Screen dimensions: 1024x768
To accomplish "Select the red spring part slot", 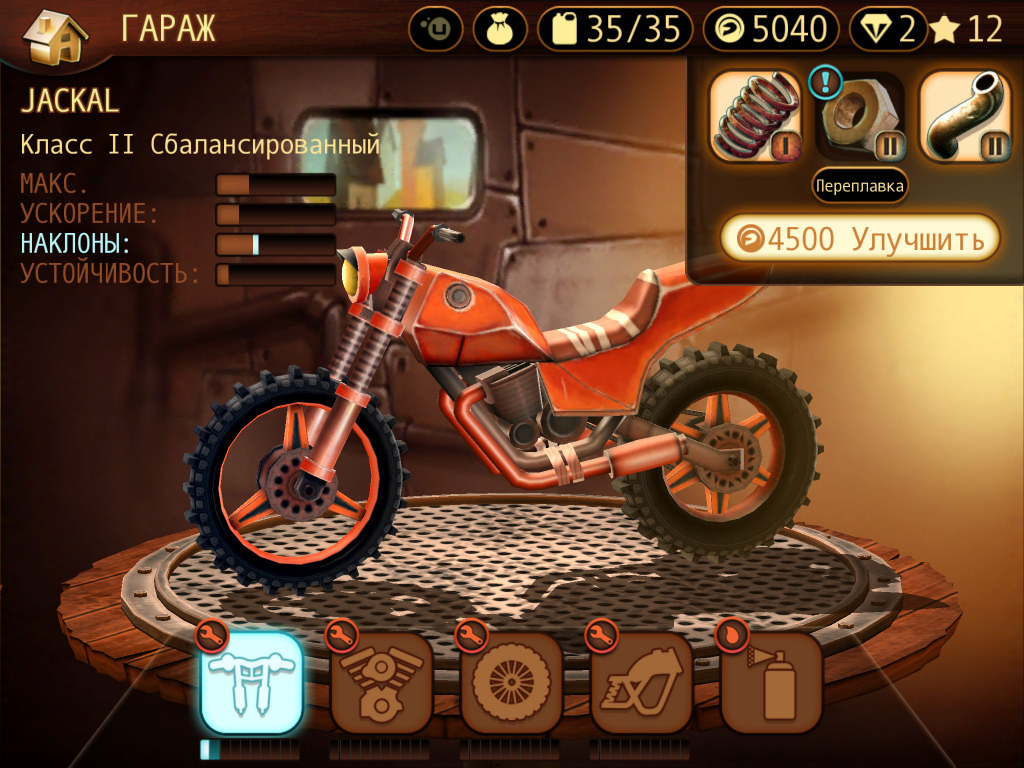I will click(x=756, y=117).
